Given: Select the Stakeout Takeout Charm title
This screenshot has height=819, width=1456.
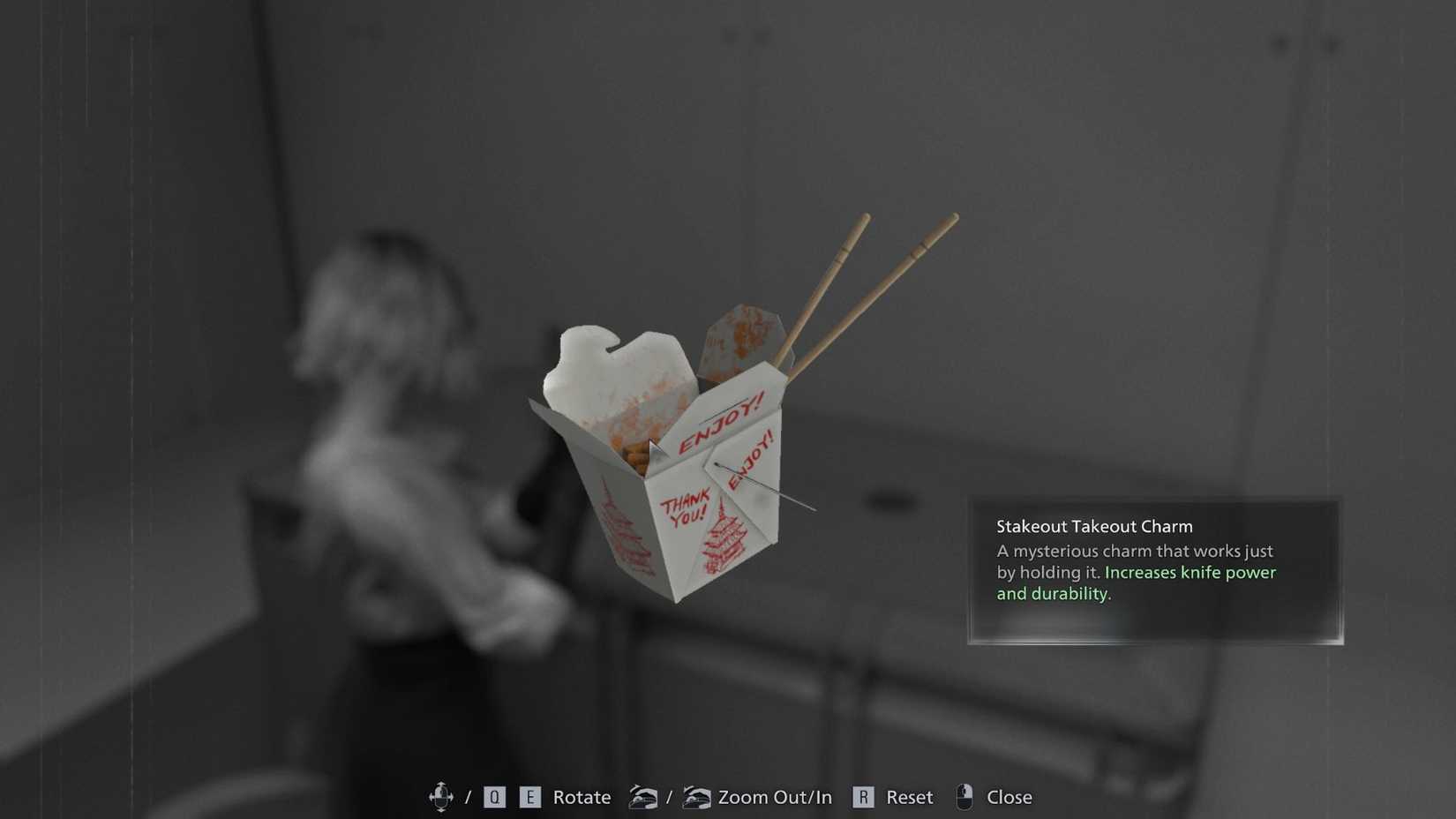Looking at the screenshot, I should (1094, 525).
